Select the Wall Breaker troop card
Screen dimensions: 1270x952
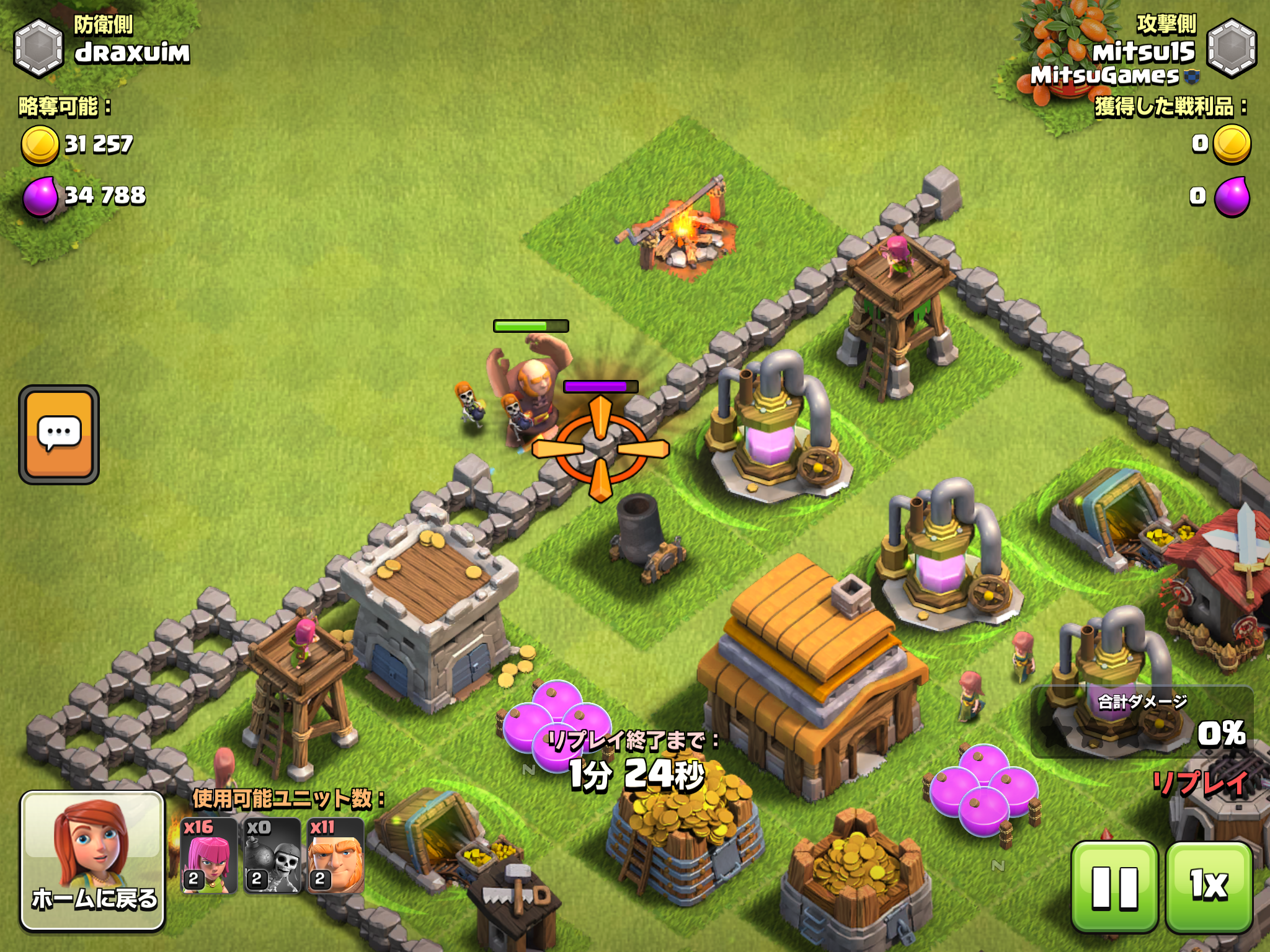pos(272,855)
